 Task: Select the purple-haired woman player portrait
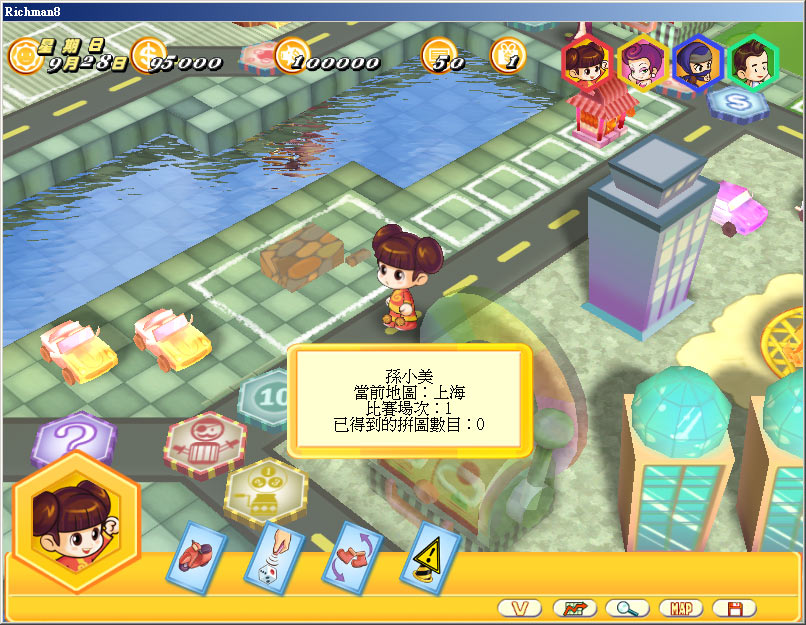(642, 62)
